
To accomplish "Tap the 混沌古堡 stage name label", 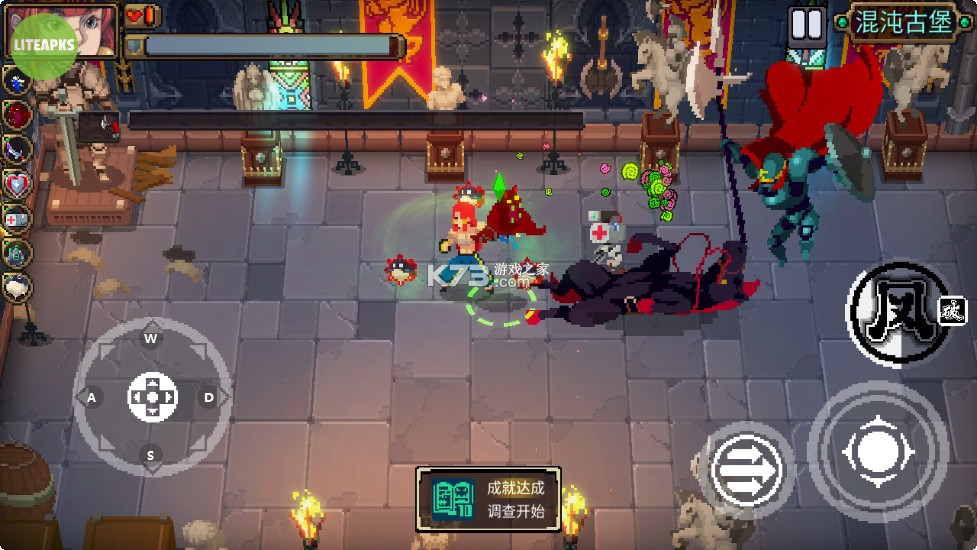I will (902, 22).
